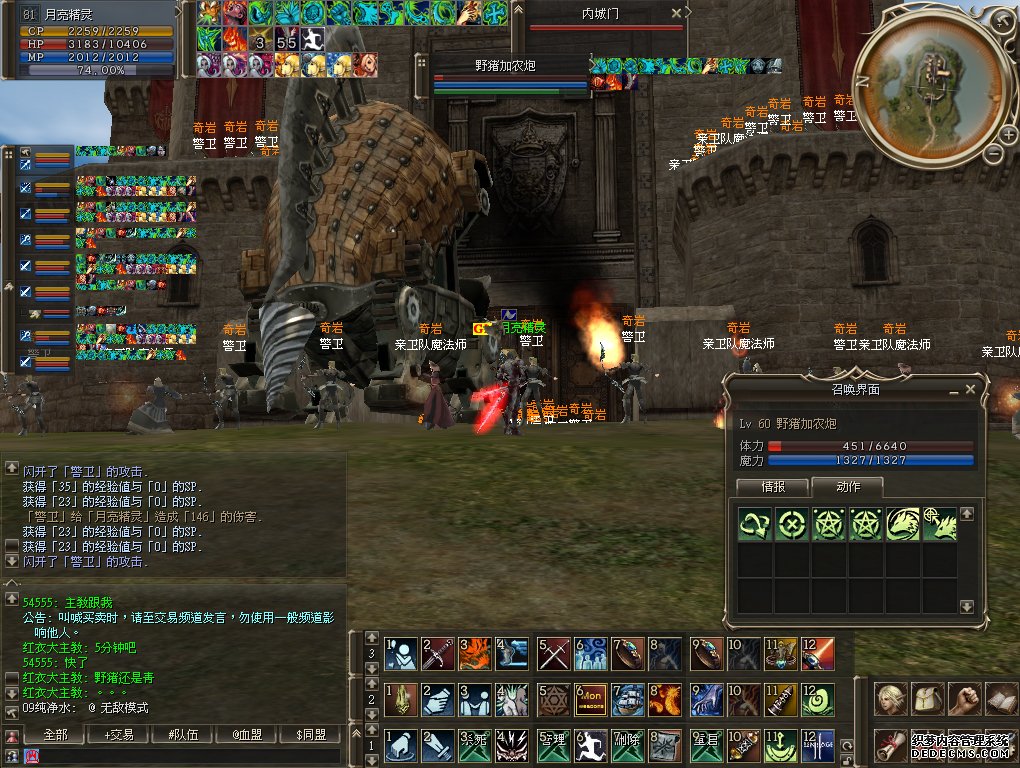The width and height of the screenshot is (1020, 768).
Task: Activate the crosshair stop action for the summon
Action: click(x=791, y=524)
